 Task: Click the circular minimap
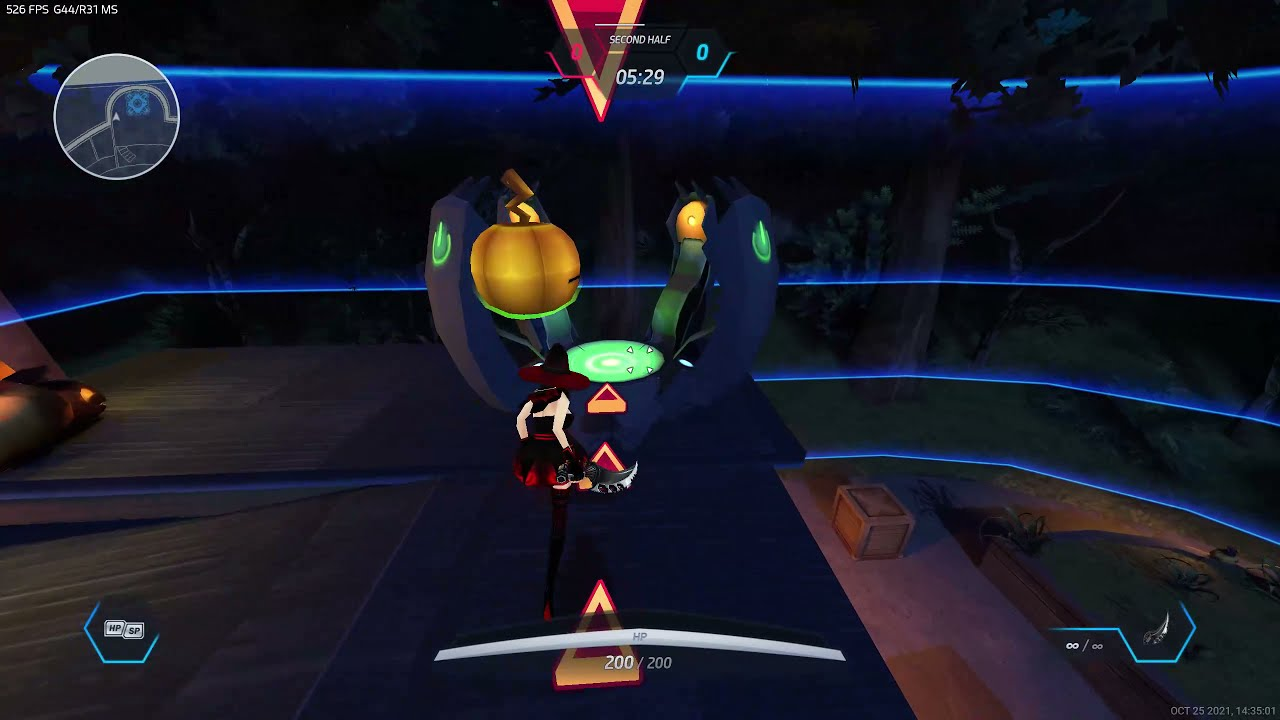tap(116, 117)
